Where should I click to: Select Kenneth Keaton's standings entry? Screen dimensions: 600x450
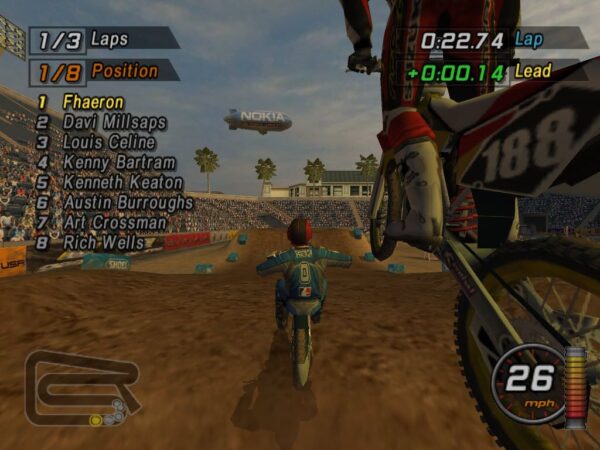pyautogui.click(x=122, y=182)
